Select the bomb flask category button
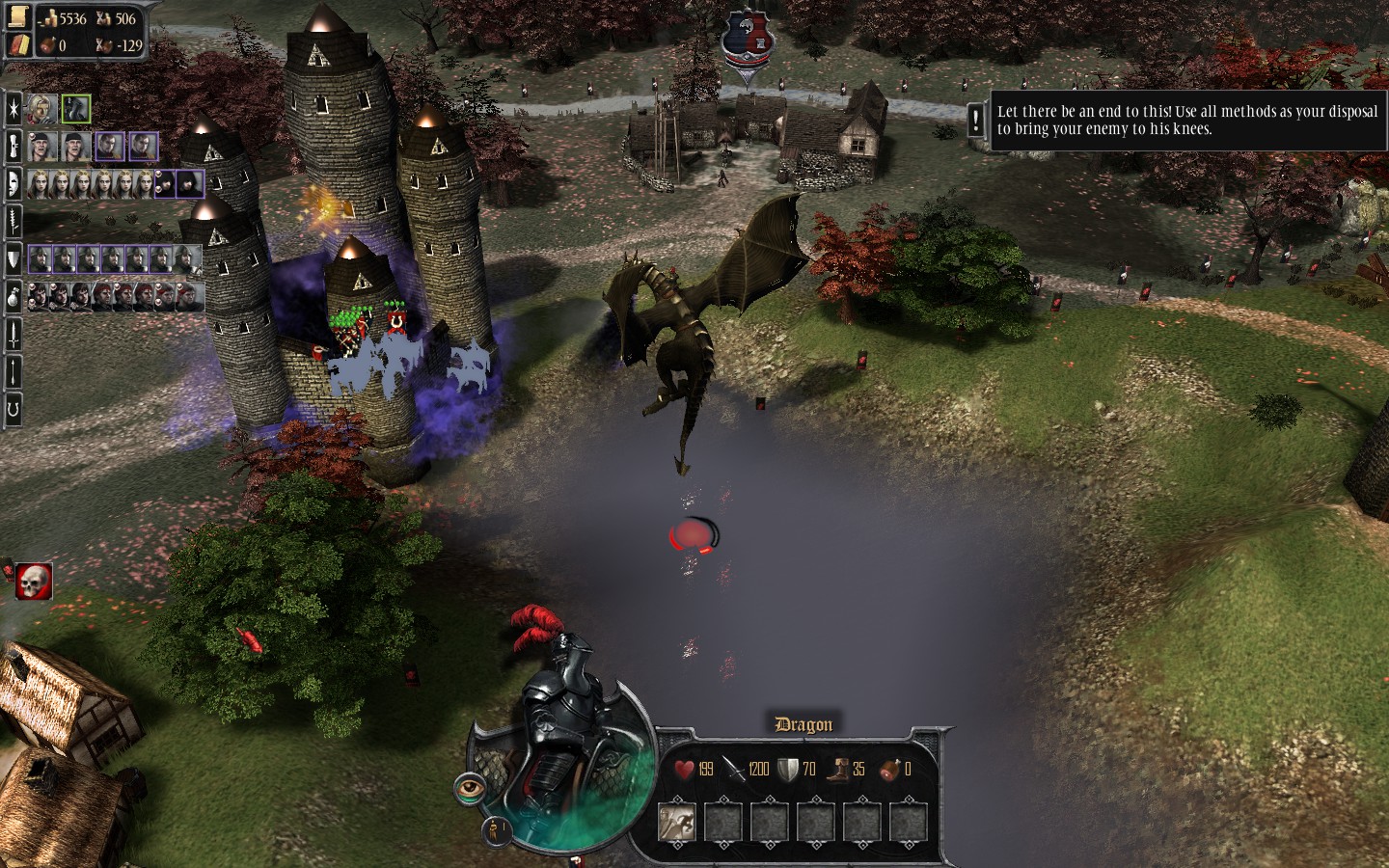Viewport: 1389px width, 868px height. (14, 296)
